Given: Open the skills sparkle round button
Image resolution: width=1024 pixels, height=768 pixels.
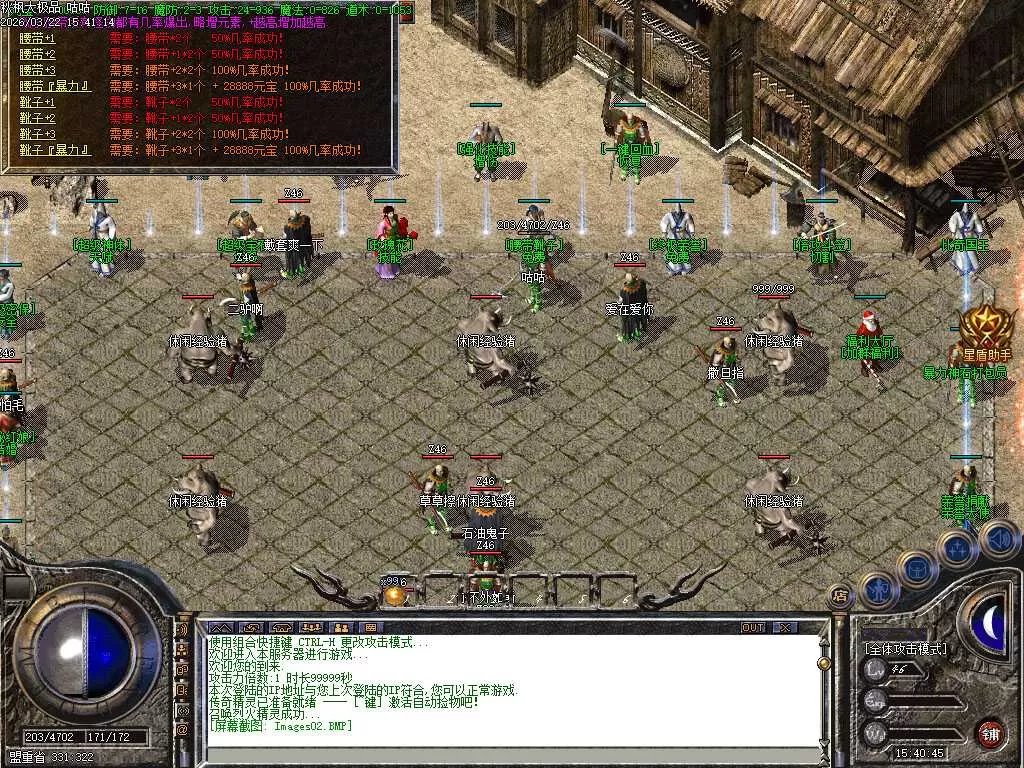Looking at the screenshot, I should (956, 548).
